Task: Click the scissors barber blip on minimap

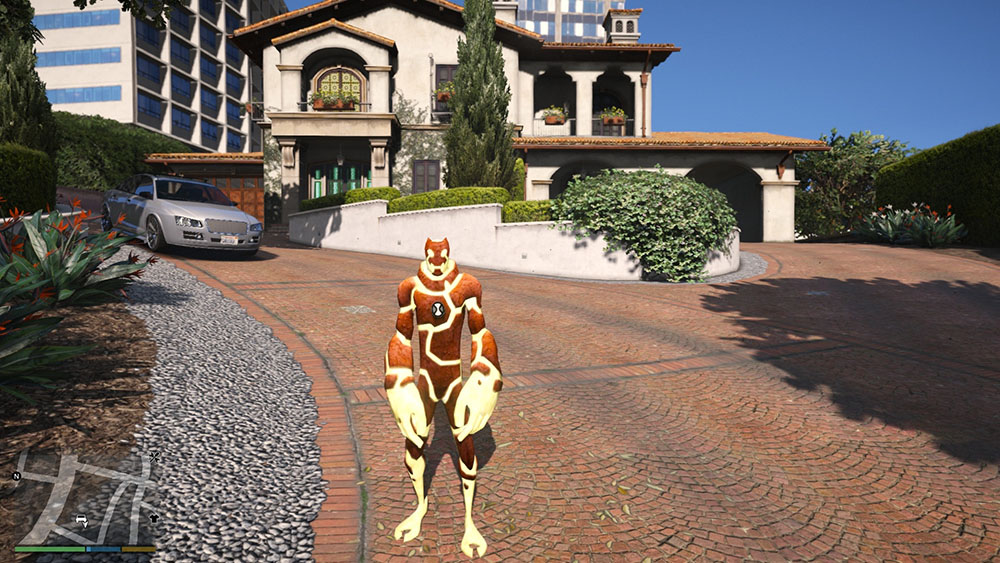Action: [x=154, y=456]
